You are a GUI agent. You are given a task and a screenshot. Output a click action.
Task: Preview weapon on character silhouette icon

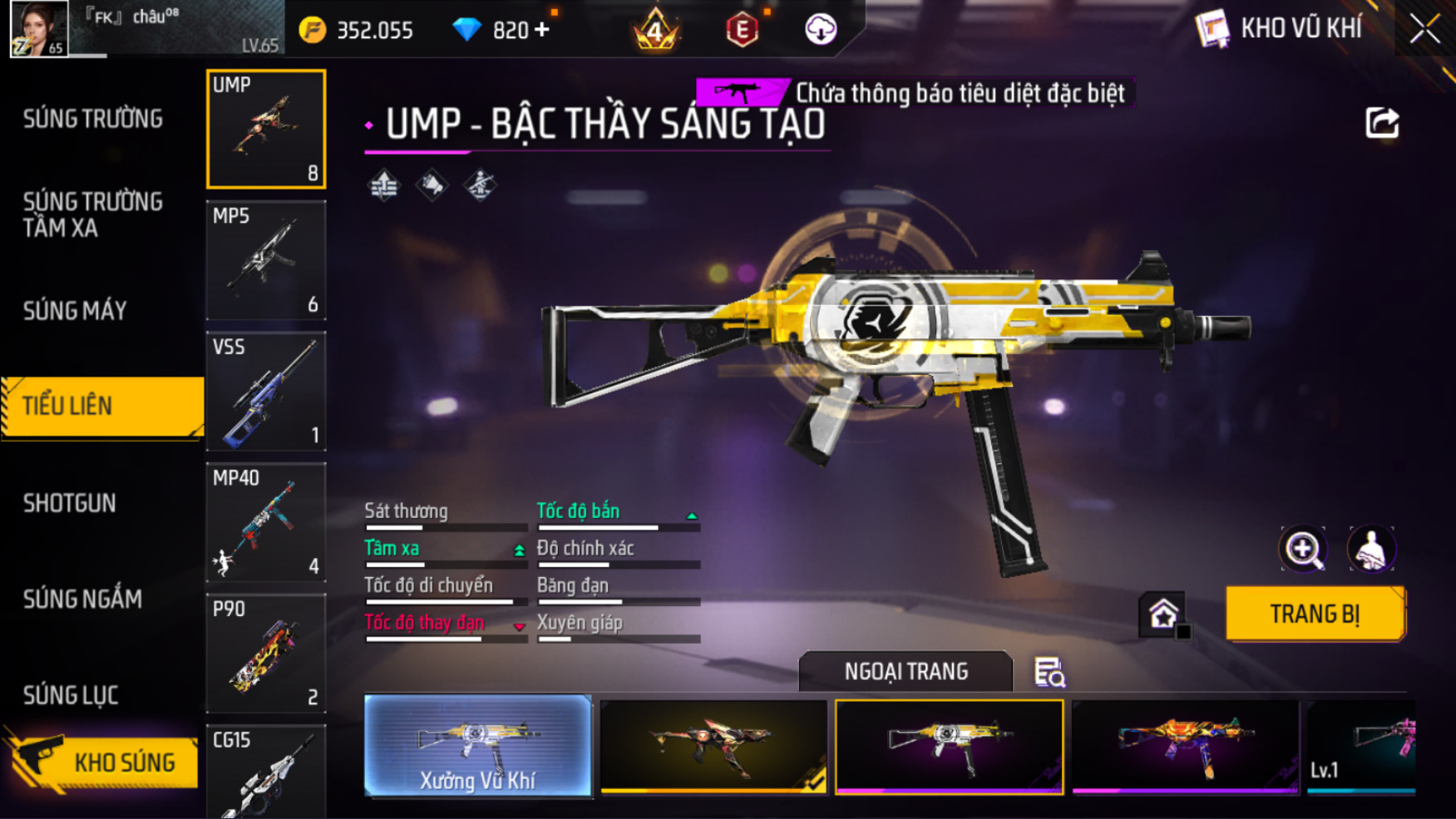point(1371,549)
